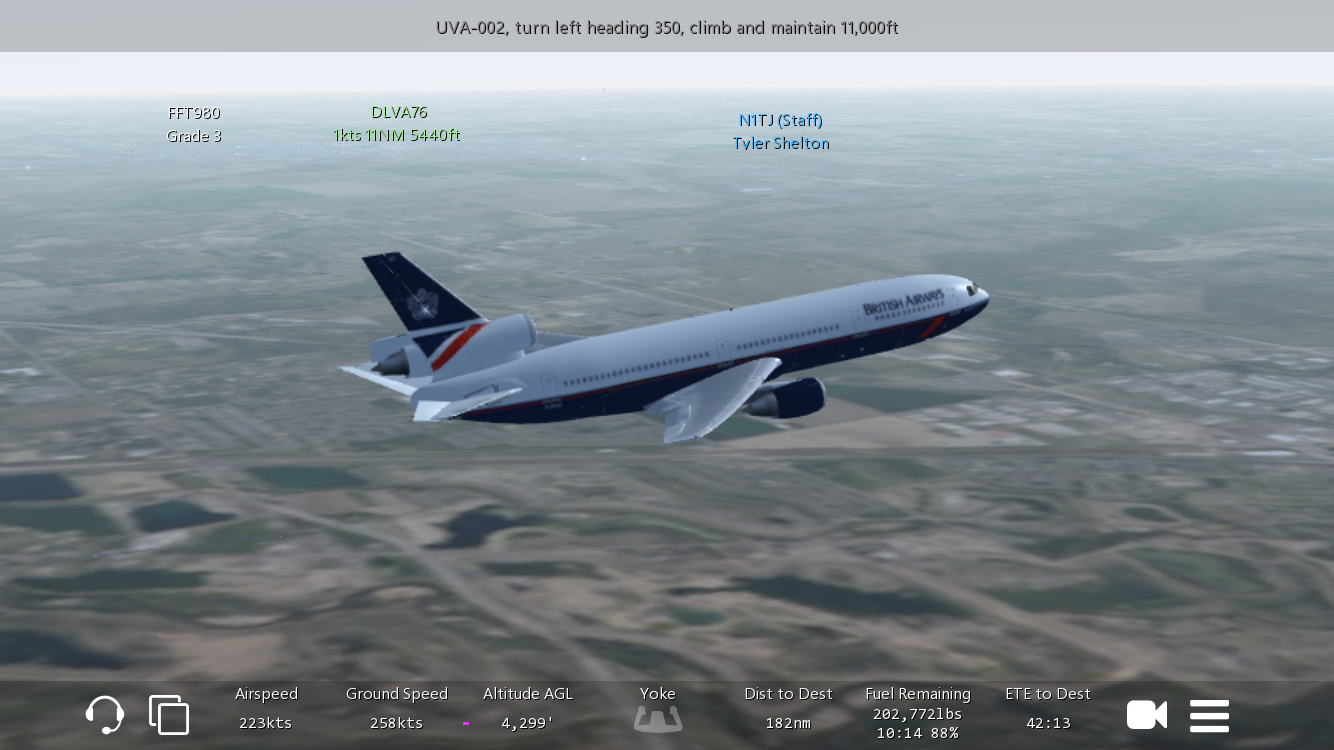Select the Fuel Remaining status slot

918,712
